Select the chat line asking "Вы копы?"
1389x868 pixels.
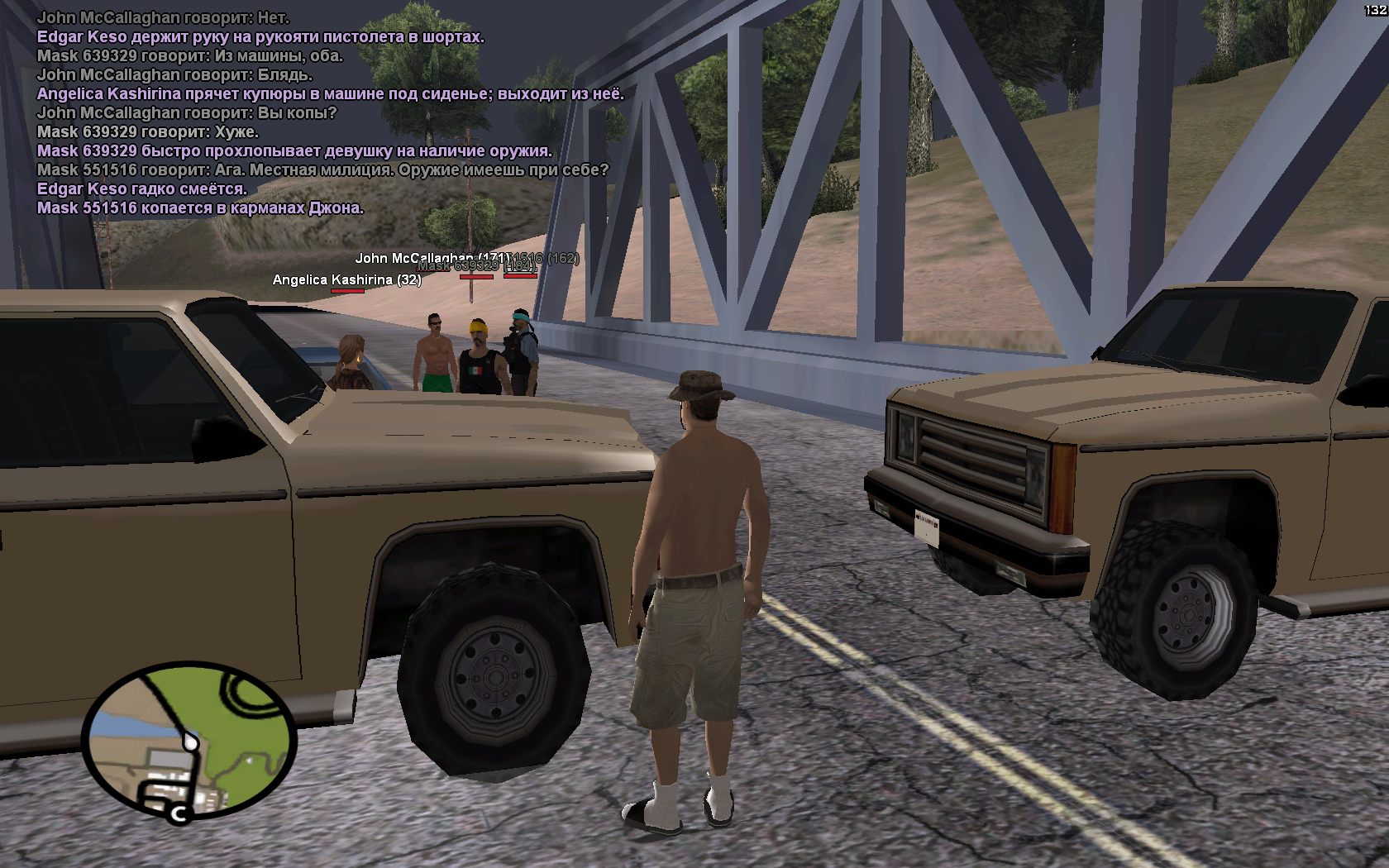click(187, 113)
